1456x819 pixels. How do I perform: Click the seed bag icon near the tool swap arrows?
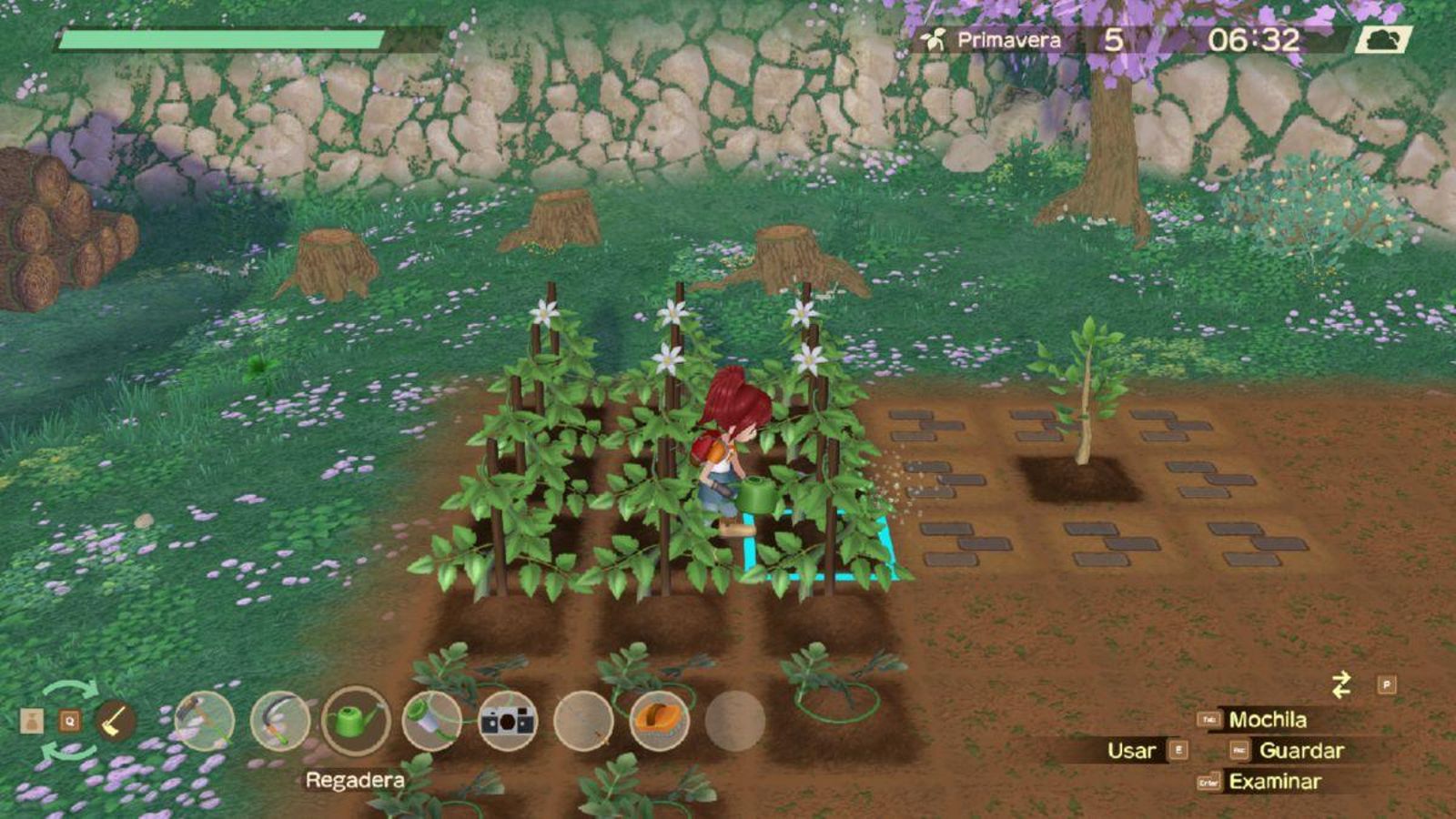[33, 720]
